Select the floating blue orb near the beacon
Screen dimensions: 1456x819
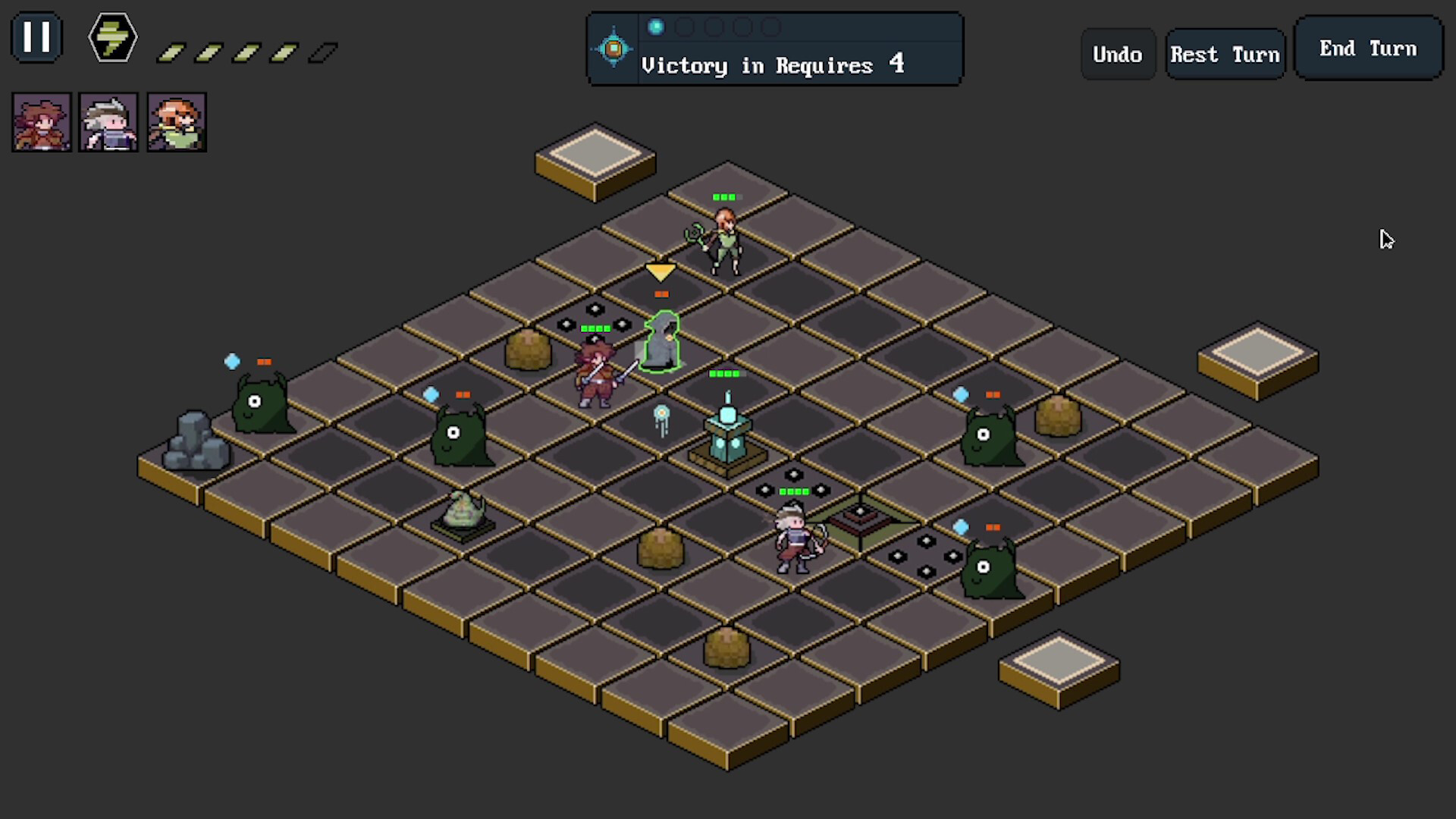tap(661, 414)
